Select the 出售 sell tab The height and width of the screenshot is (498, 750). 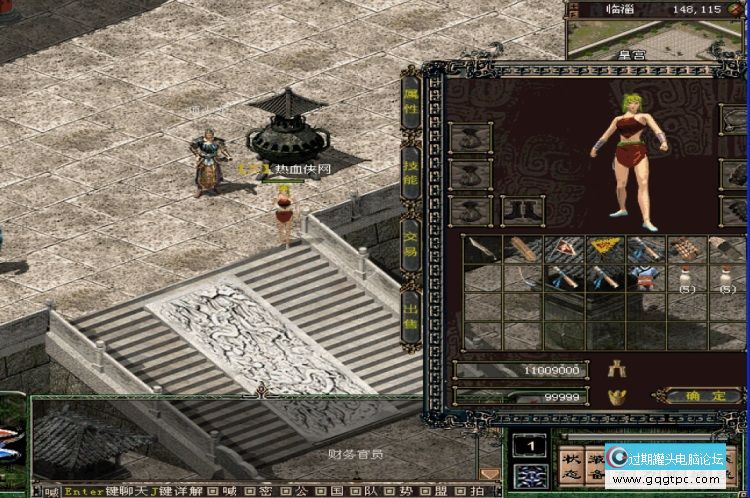coord(410,312)
